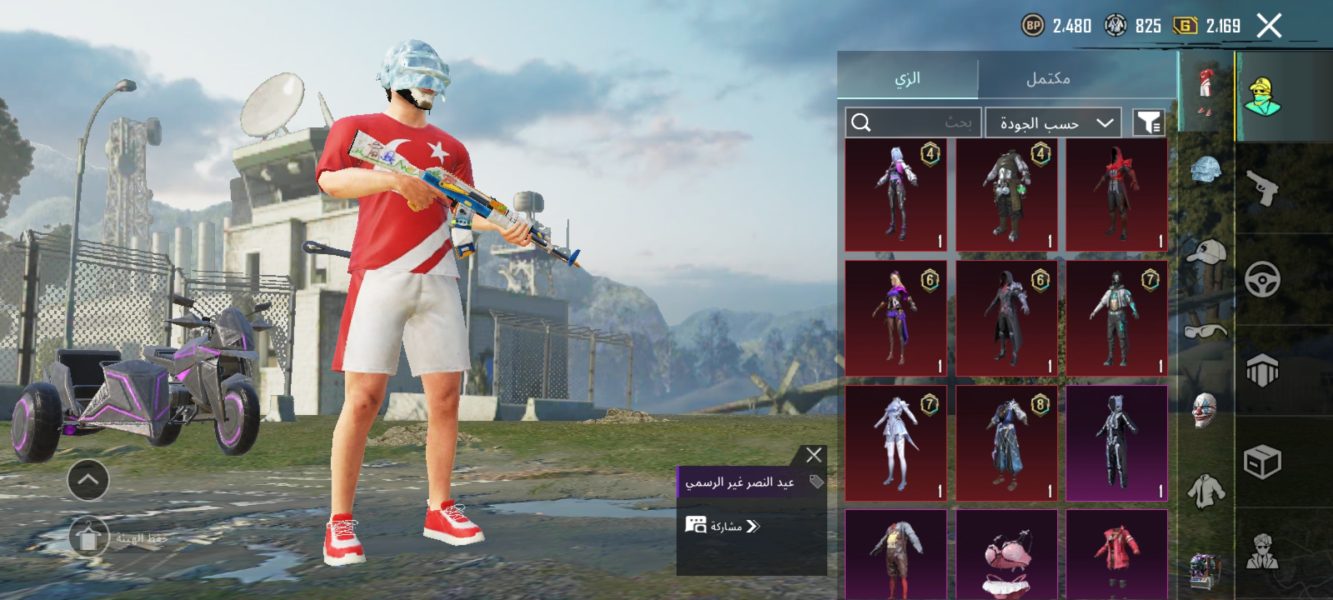This screenshot has height=600, width=1333.
Task: Click the search field with magnifier
Action: click(x=913, y=123)
